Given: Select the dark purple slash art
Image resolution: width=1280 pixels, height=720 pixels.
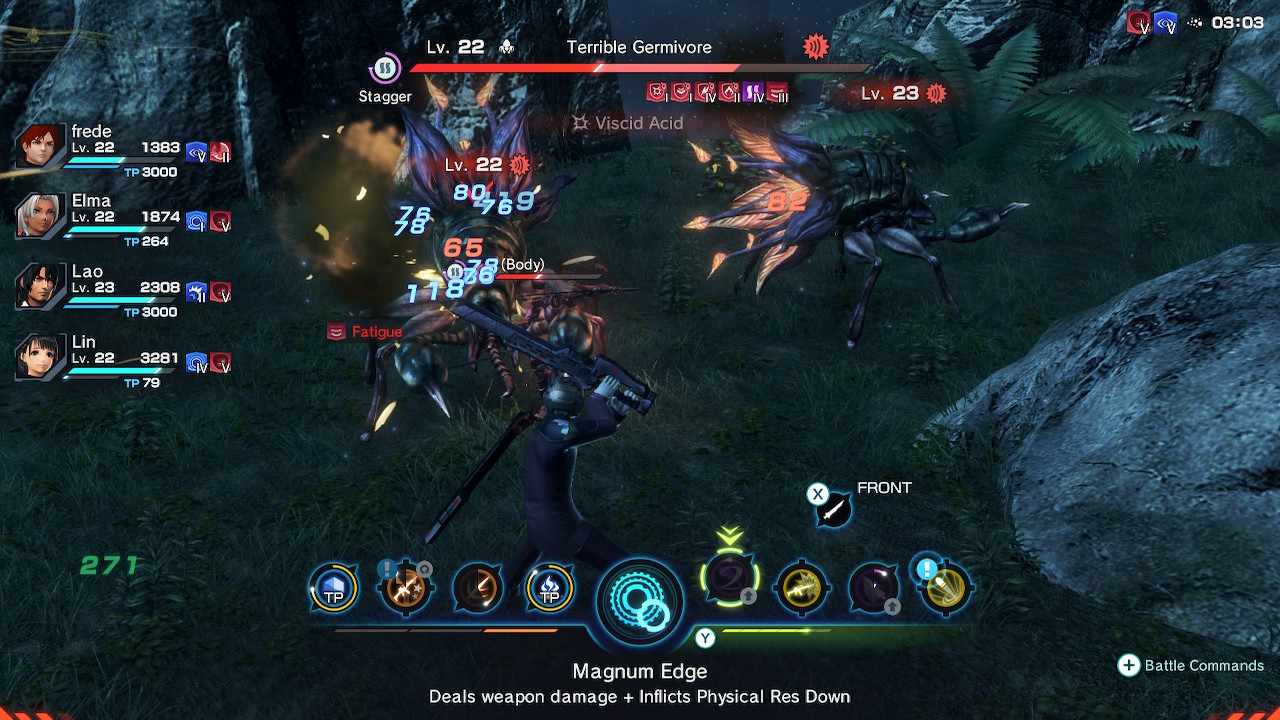Looking at the screenshot, I should click(873, 588).
